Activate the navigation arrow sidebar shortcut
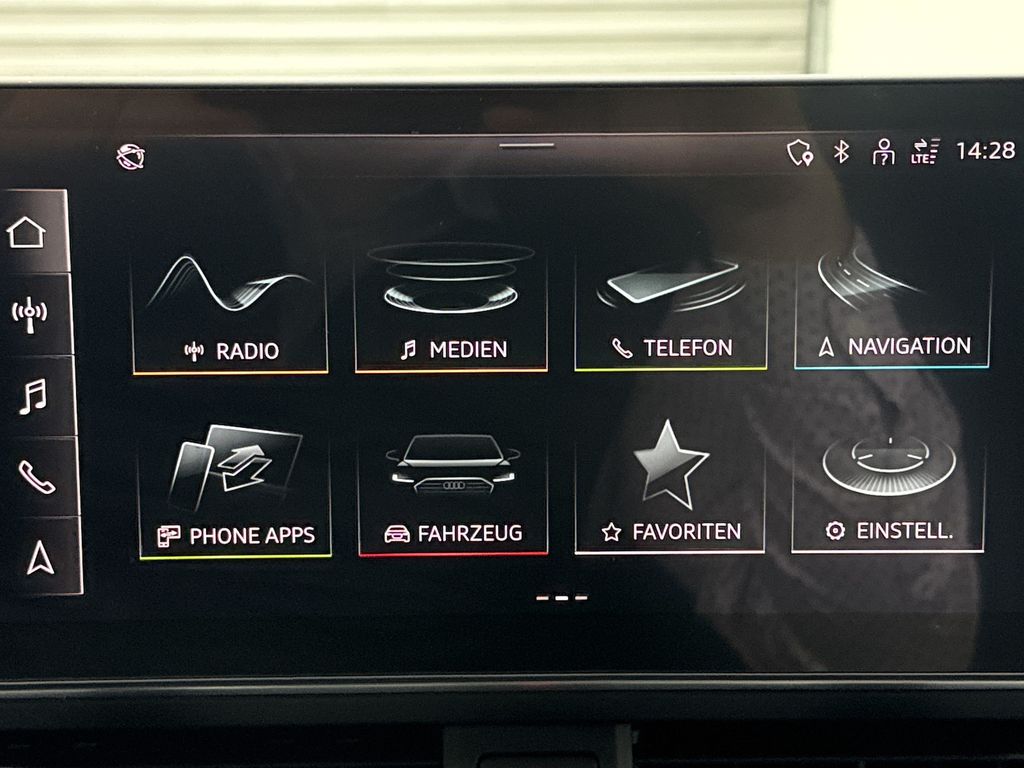This screenshot has height=768, width=1024. 40,557
